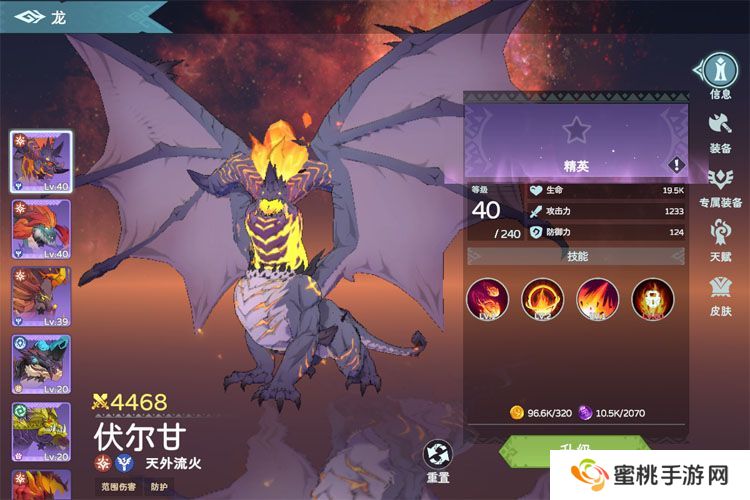This screenshot has width=750, height=500.
Task: Switch to the 信息 (Info) tab
Action: 719,72
